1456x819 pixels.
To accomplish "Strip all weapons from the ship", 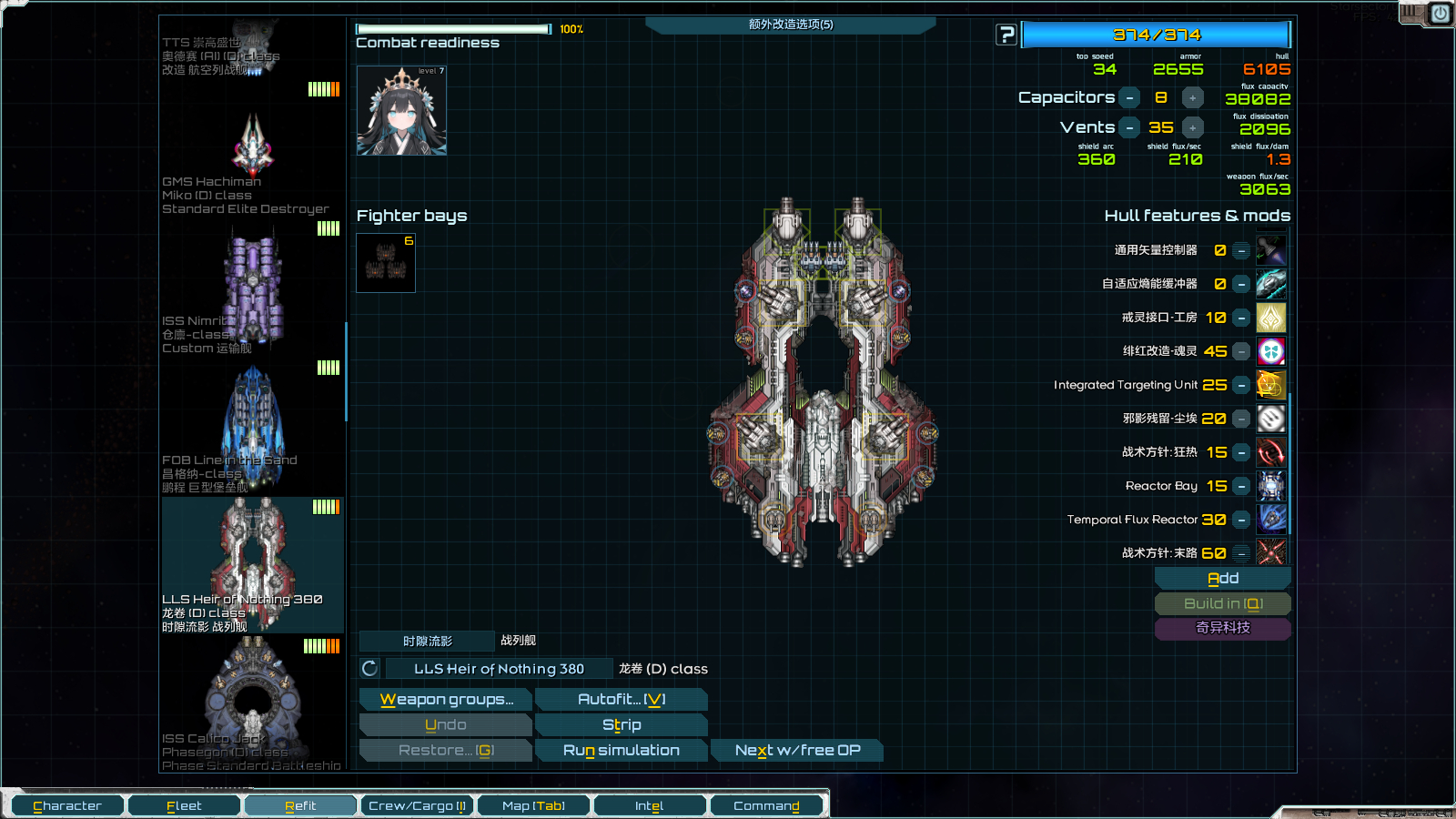I will point(621,724).
